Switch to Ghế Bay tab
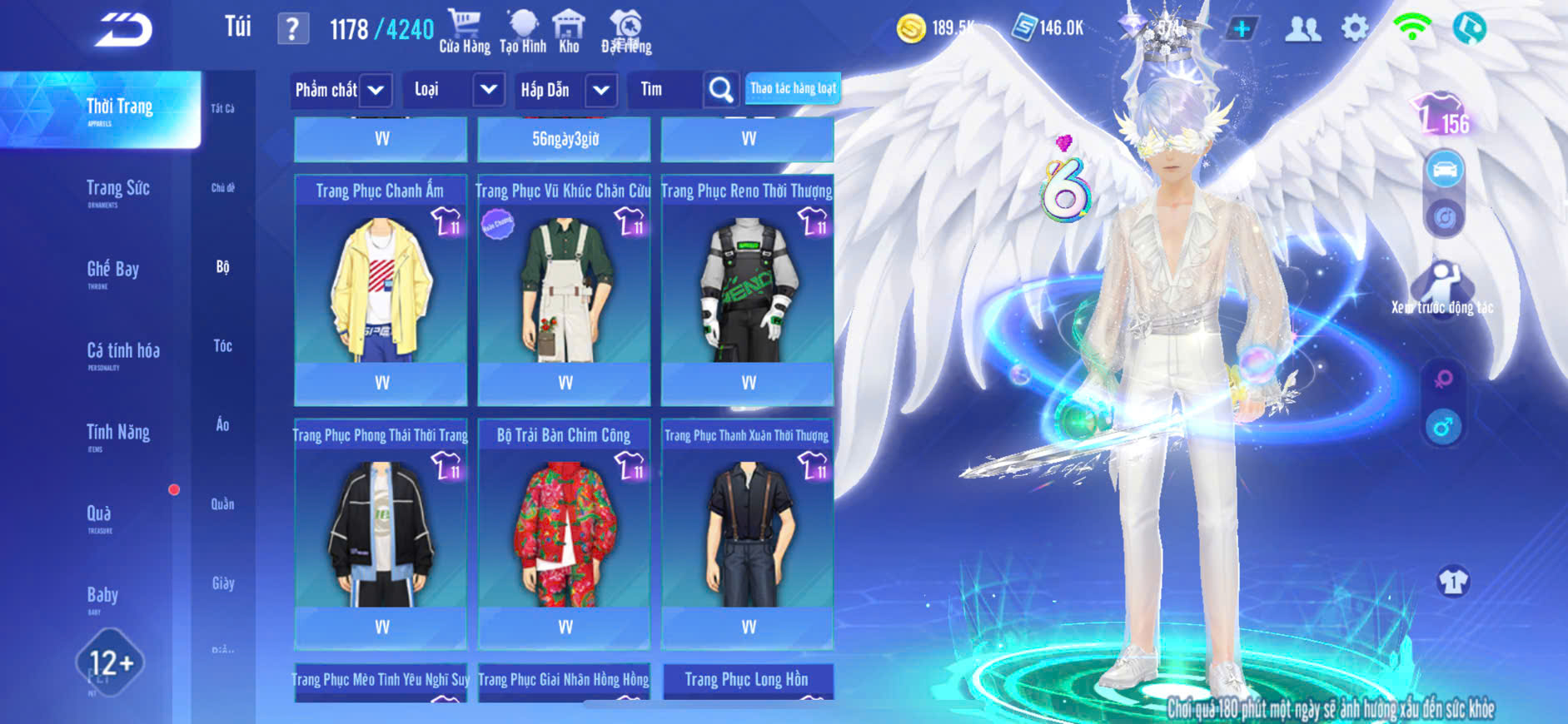This screenshot has height=724, width=1568. [x=112, y=270]
